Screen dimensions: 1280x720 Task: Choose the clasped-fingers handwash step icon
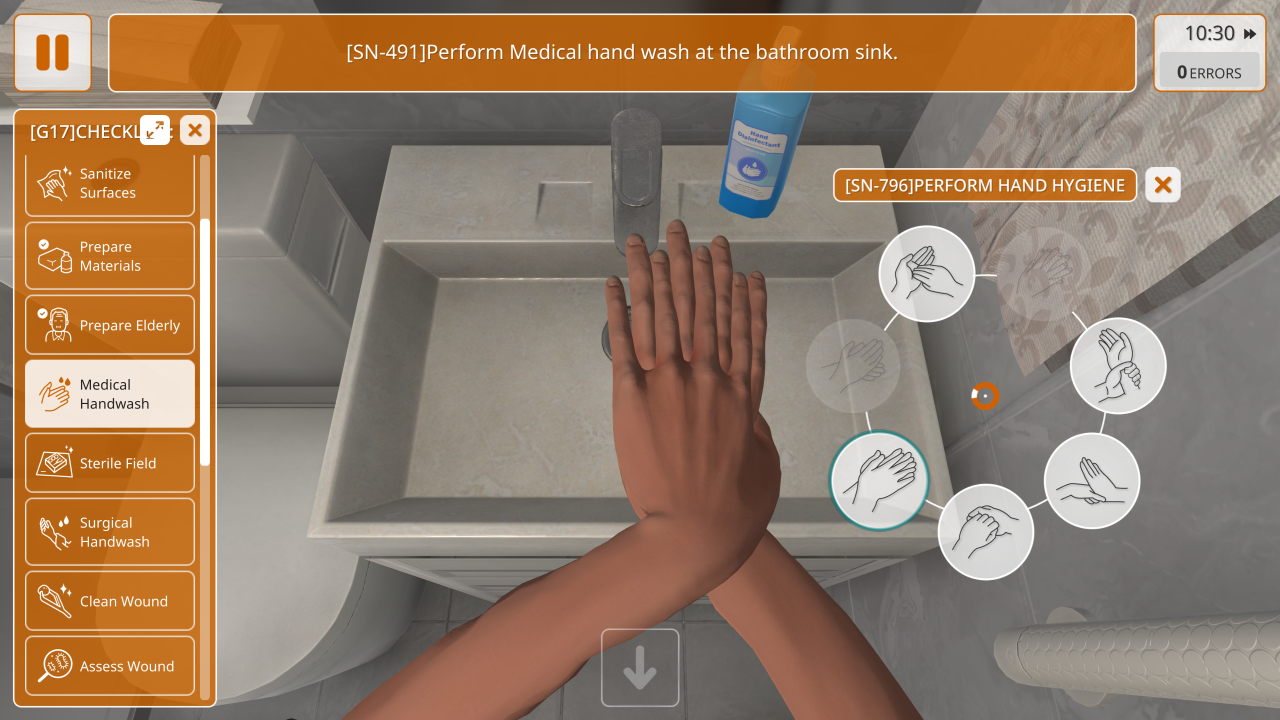[985, 532]
